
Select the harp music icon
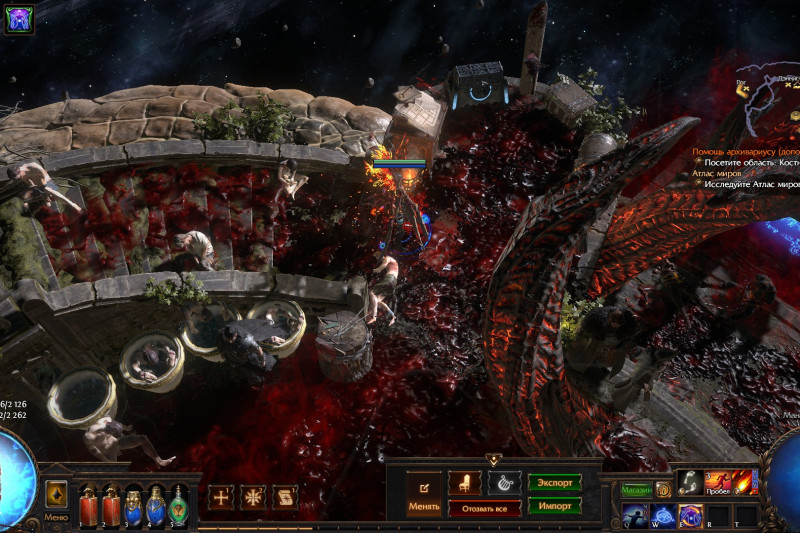pyautogui.click(x=504, y=483)
